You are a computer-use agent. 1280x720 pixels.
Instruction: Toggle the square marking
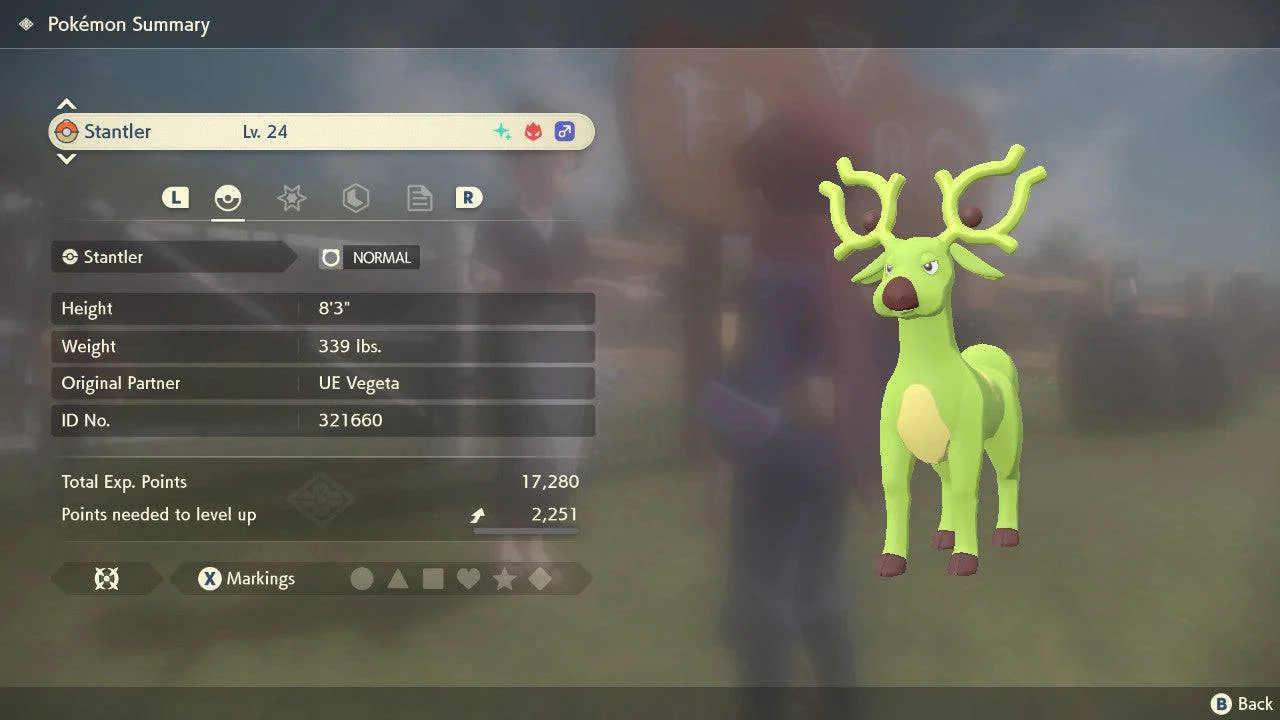click(x=433, y=579)
